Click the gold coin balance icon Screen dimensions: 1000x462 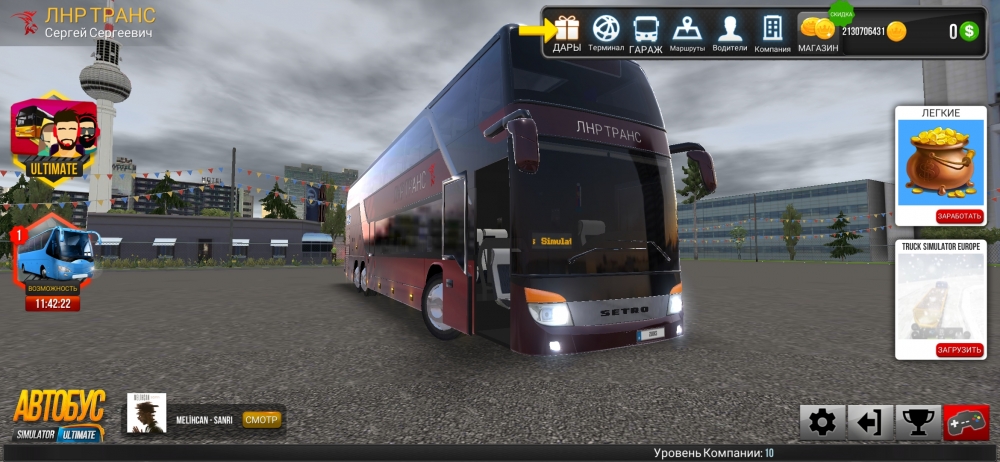897,31
